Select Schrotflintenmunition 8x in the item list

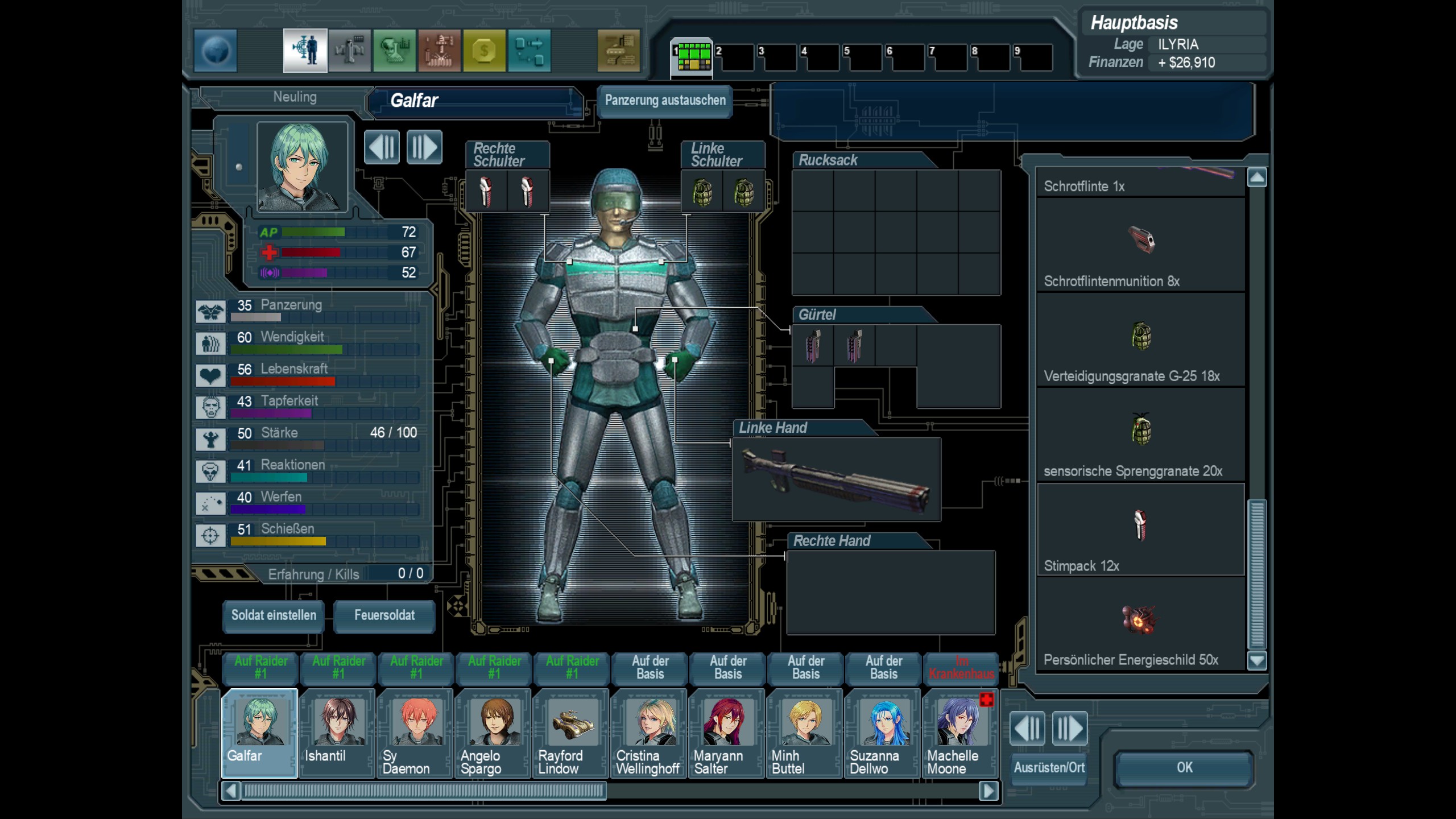pyautogui.click(x=1140, y=245)
